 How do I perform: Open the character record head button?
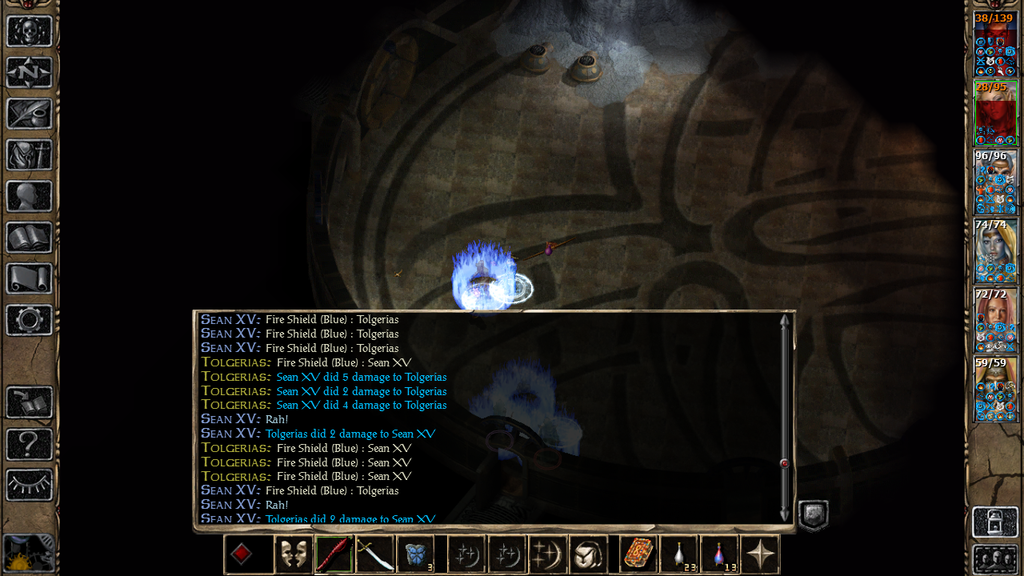pyautogui.click(x=29, y=196)
